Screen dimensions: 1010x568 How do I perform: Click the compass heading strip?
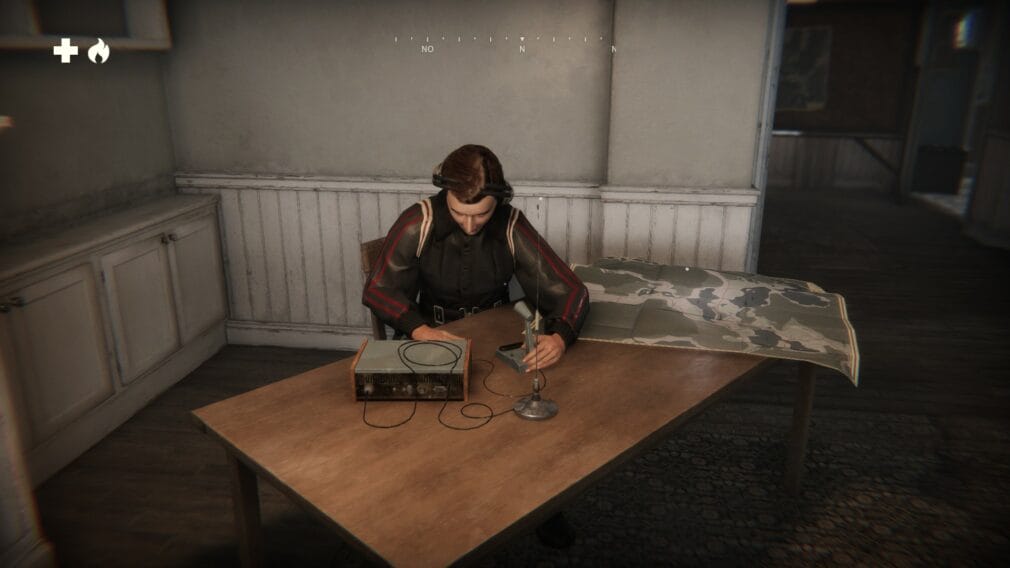point(504,42)
